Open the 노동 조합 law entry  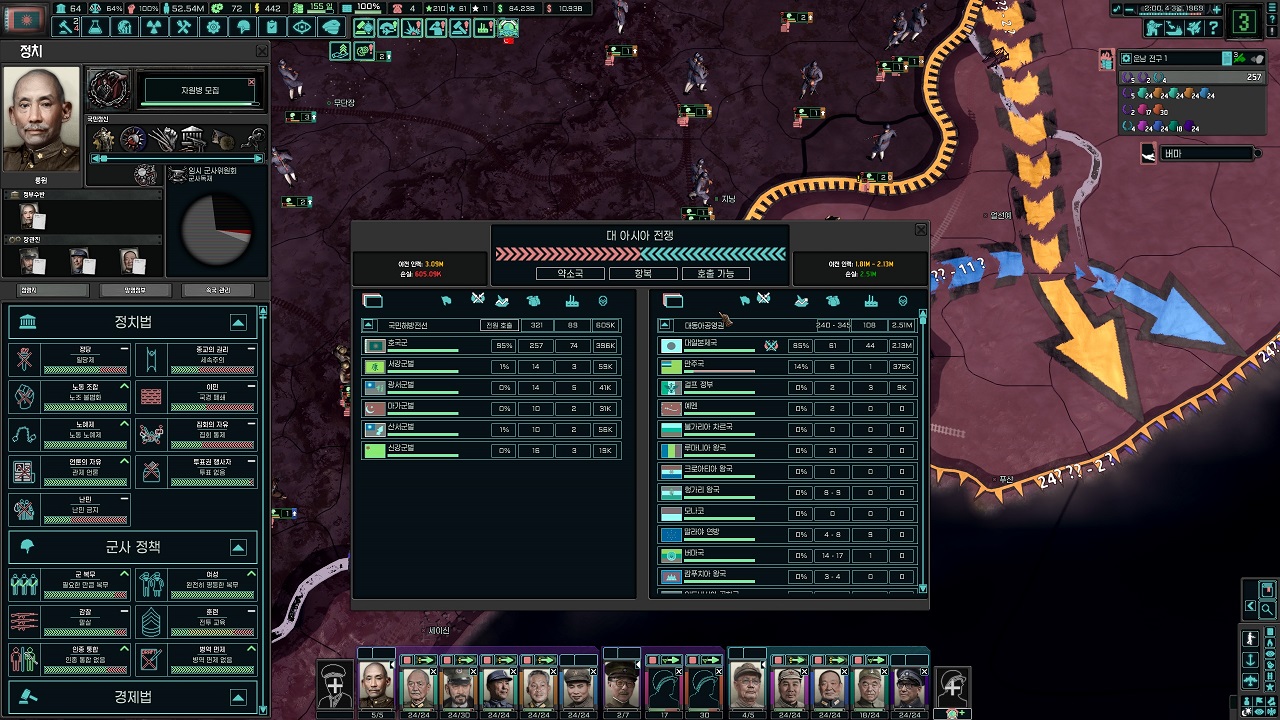click(x=70, y=397)
